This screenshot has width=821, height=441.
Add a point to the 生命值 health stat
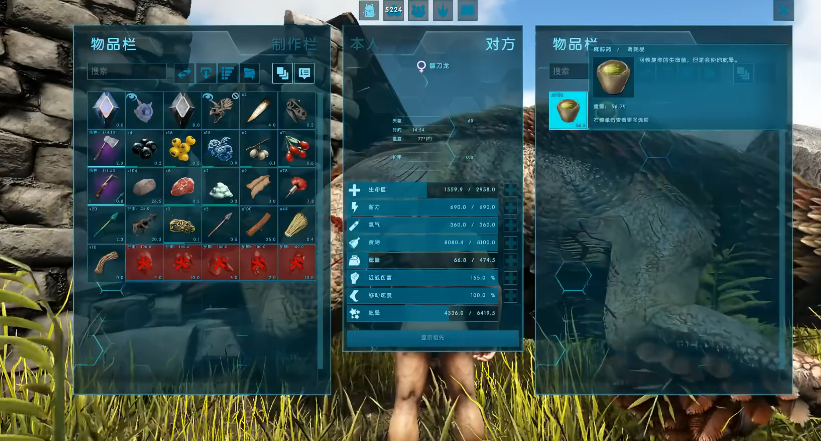[511, 189]
